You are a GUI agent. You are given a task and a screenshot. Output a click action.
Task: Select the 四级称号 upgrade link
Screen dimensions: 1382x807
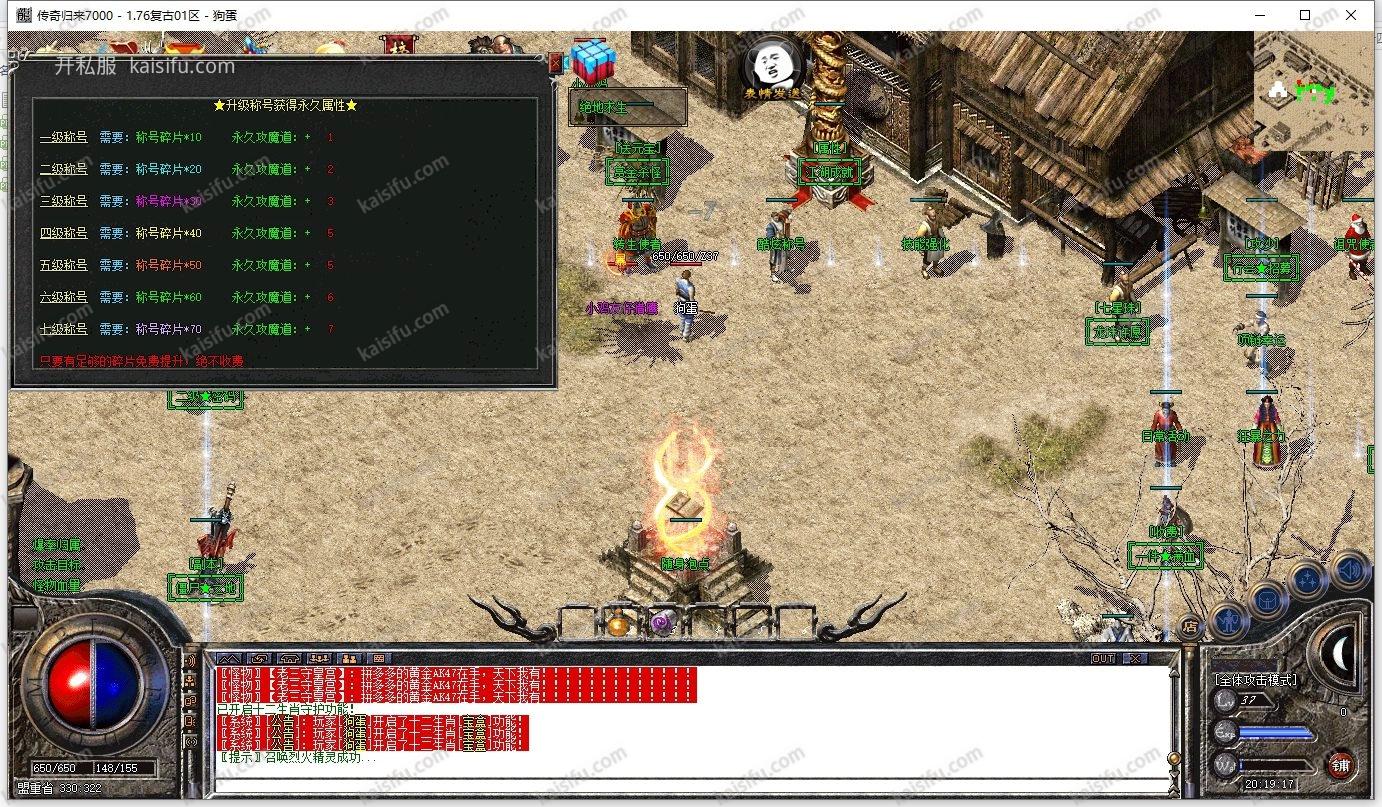coord(63,234)
